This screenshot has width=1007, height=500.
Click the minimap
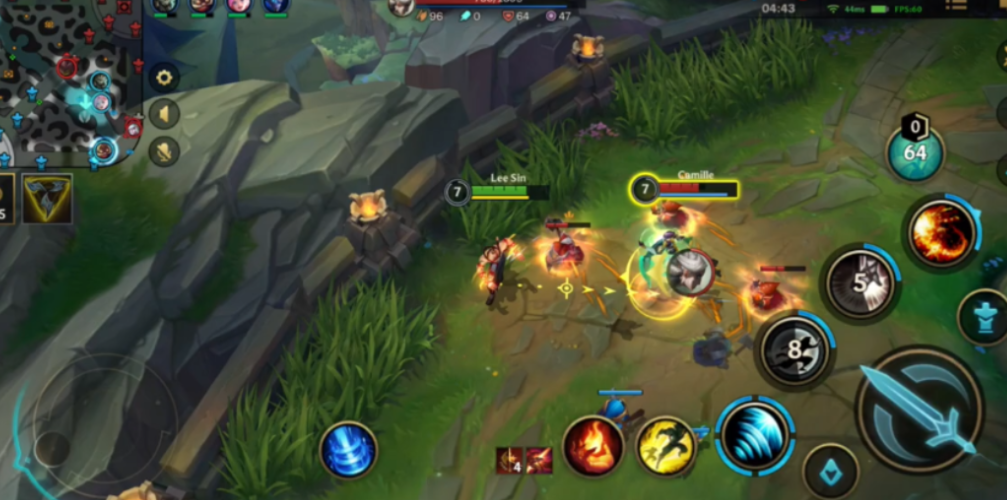pyautogui.click(x=70, y=80)
